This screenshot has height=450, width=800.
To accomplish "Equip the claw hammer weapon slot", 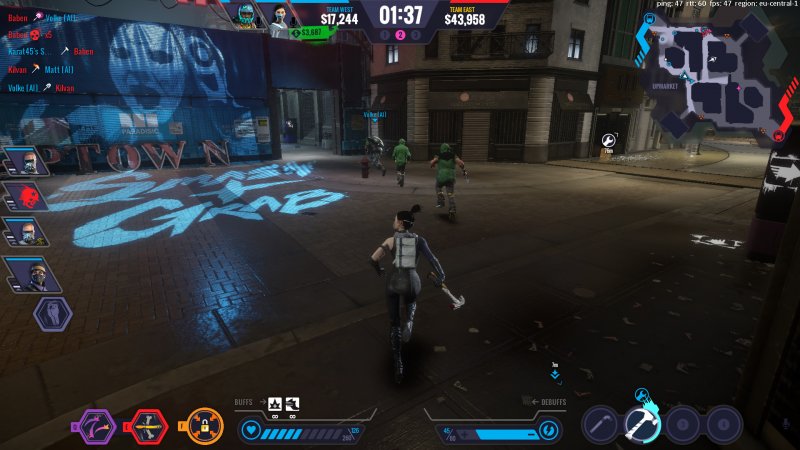I will (643, 424).
